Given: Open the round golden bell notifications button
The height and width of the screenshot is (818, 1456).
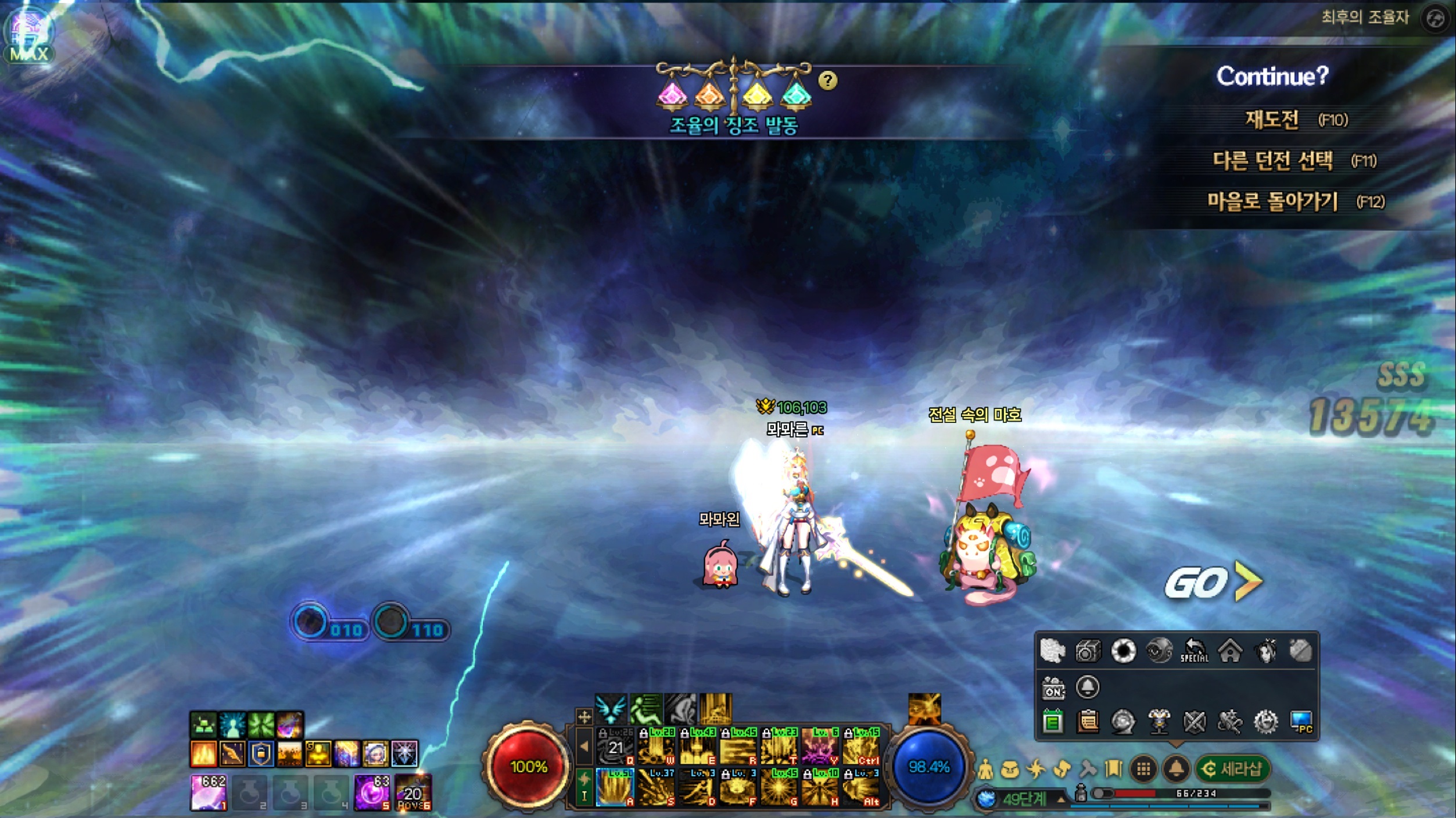Looking at the screenshot, I should [1176, 770].
